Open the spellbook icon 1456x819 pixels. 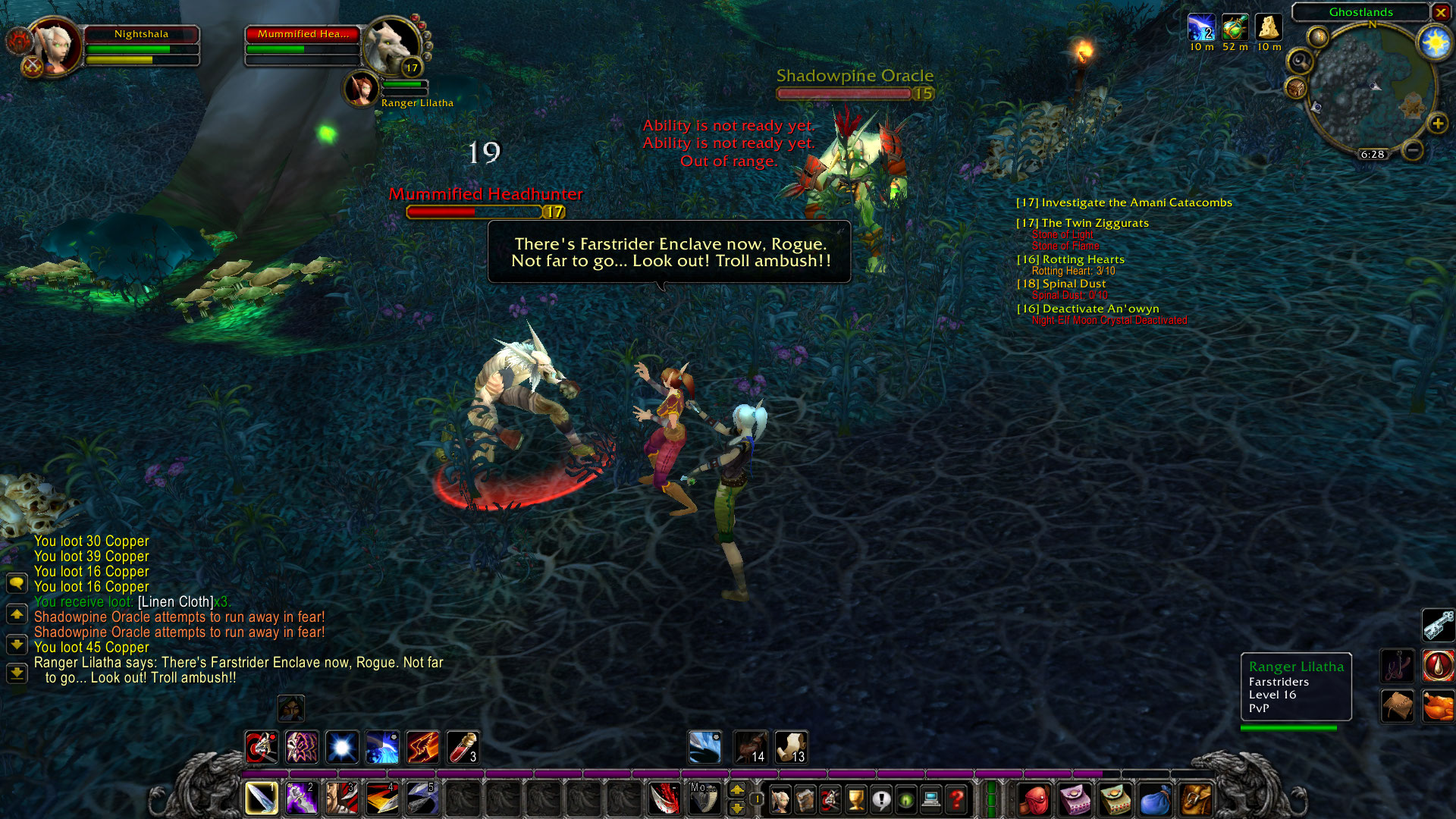(x=805, y=800)
